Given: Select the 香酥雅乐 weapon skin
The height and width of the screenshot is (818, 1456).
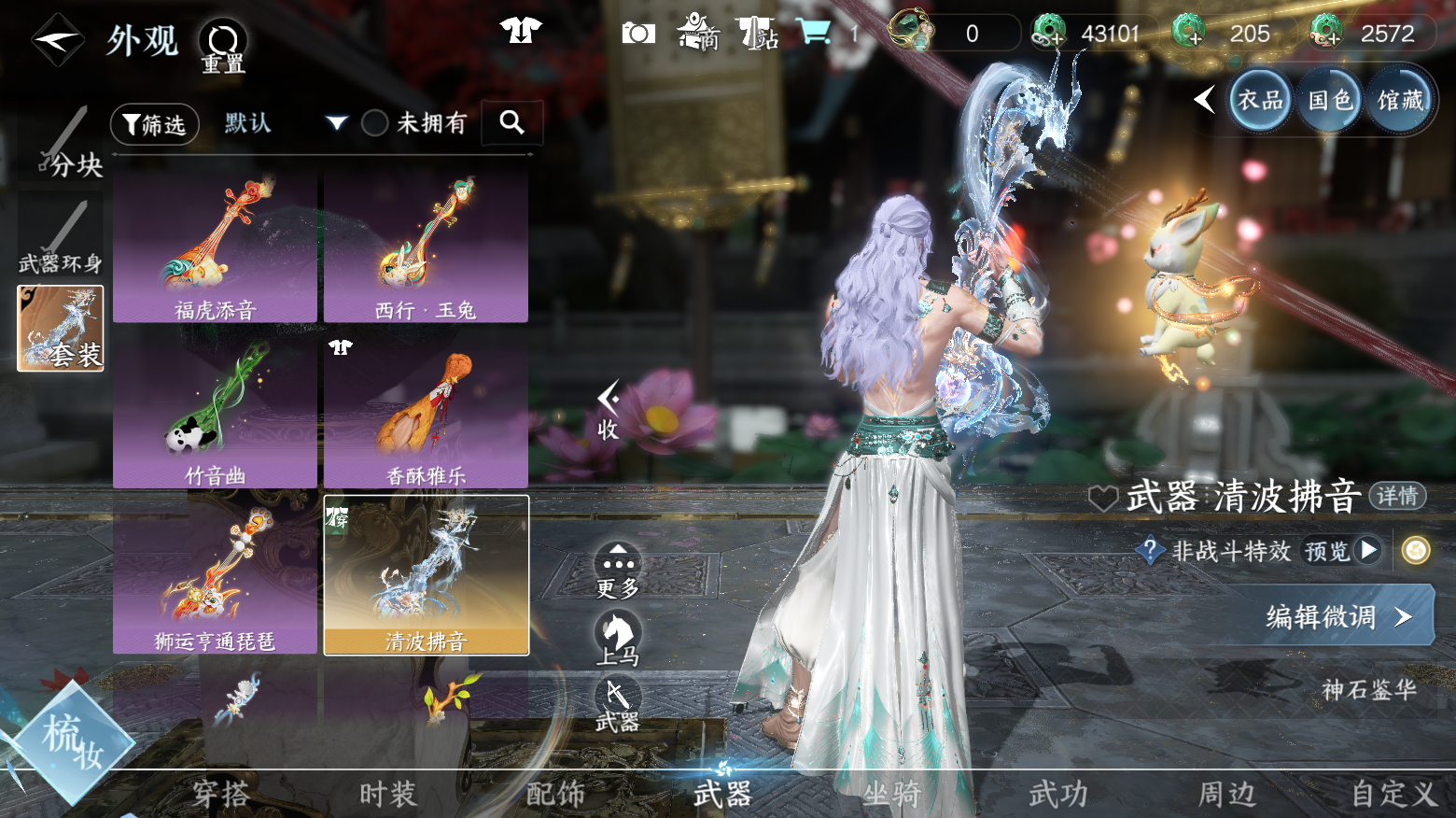Looking at the screenshot, I should 426,412.
